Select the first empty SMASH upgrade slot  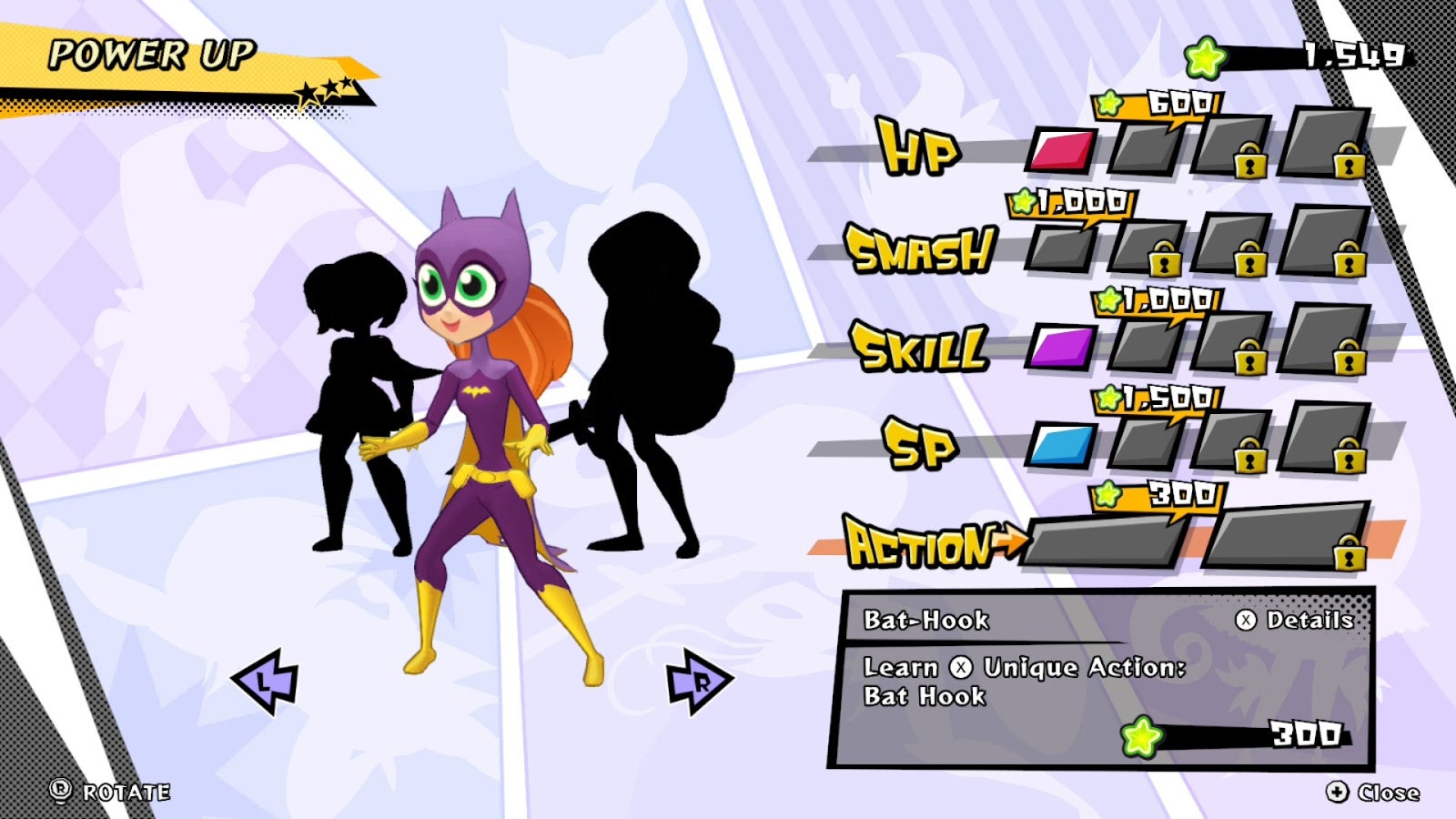pyautogui.click(x=1060, y=250)
